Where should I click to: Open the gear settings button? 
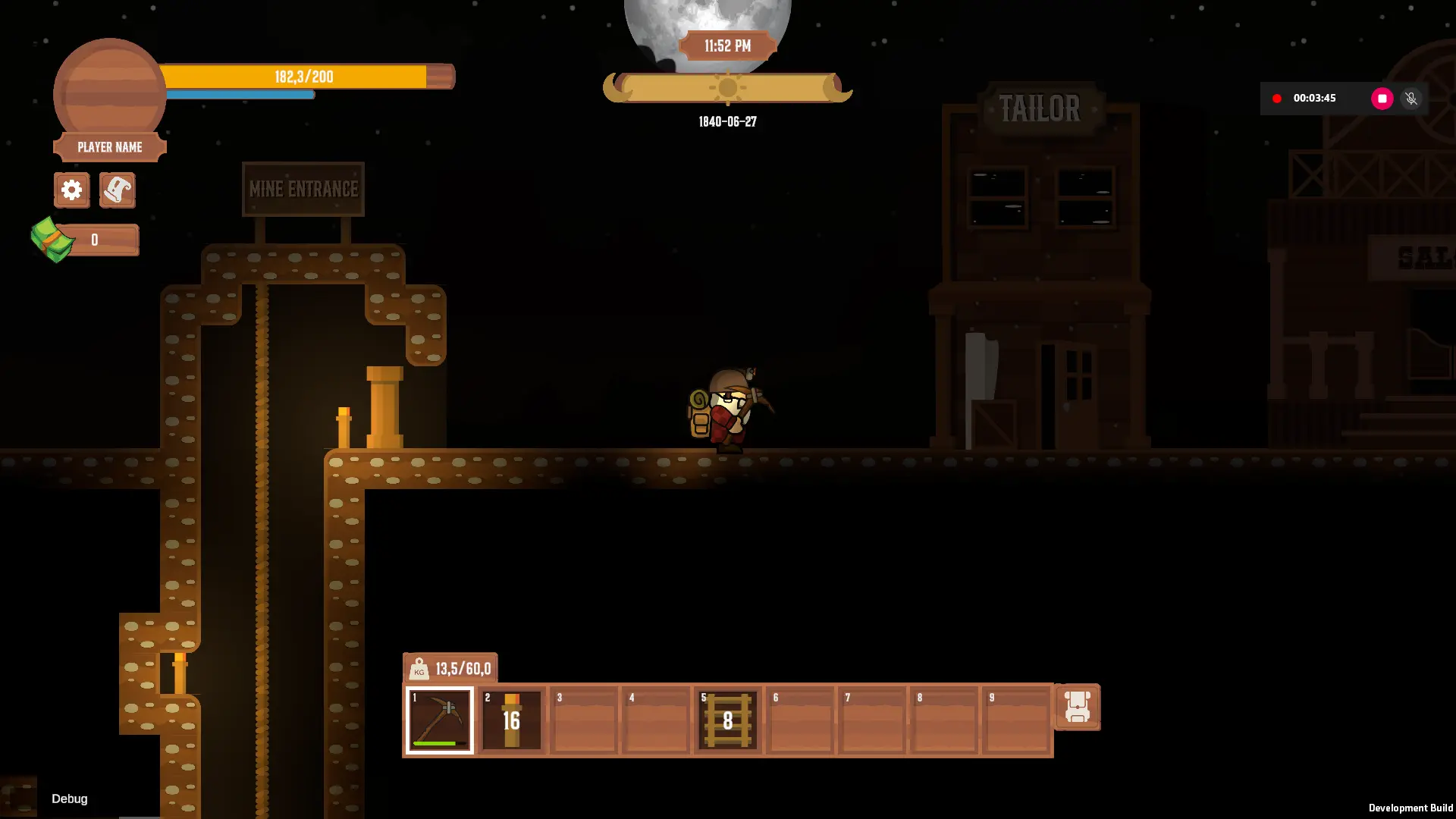(x=72, y=190)
